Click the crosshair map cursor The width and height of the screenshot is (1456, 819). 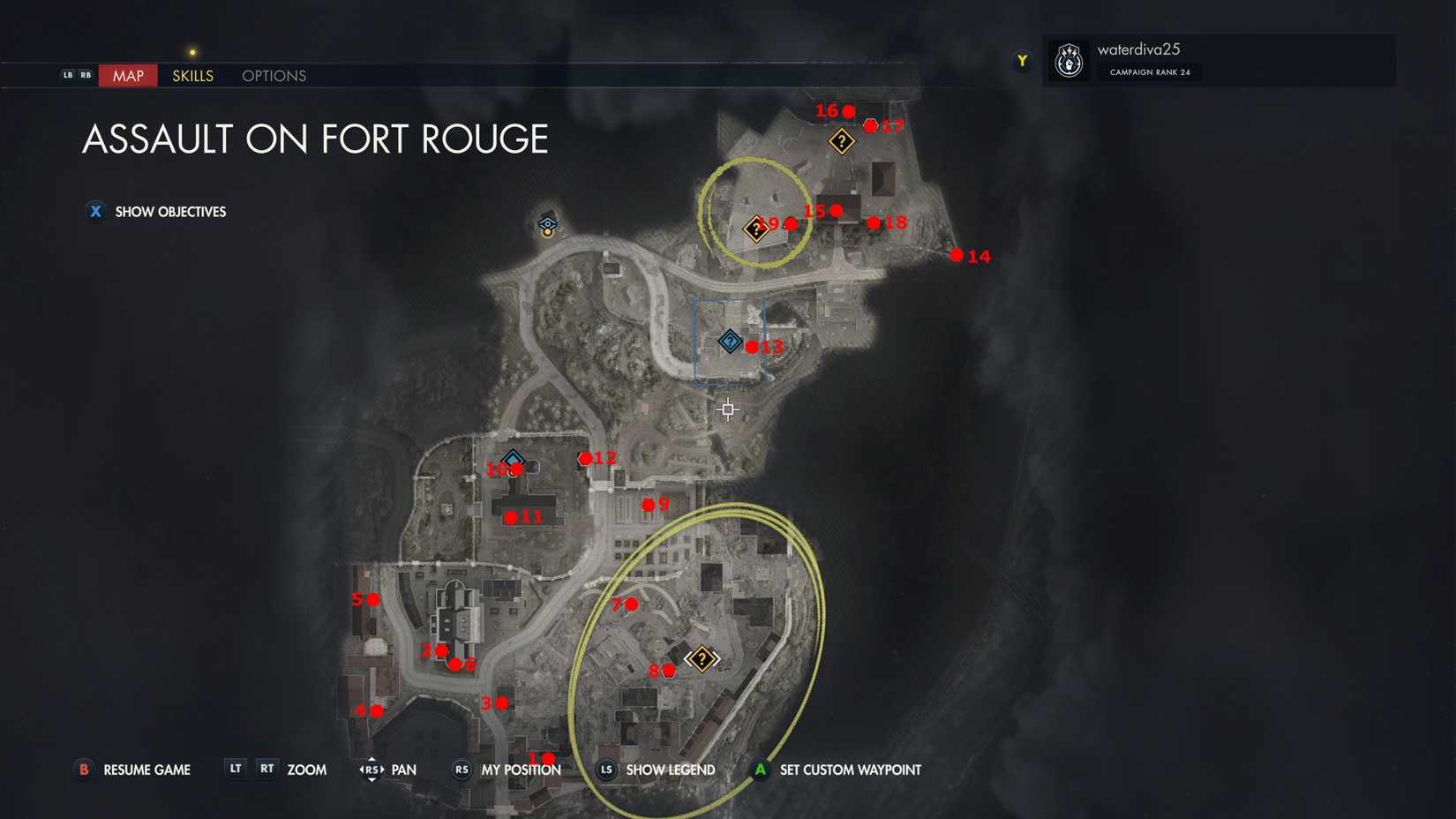[727, 409]
